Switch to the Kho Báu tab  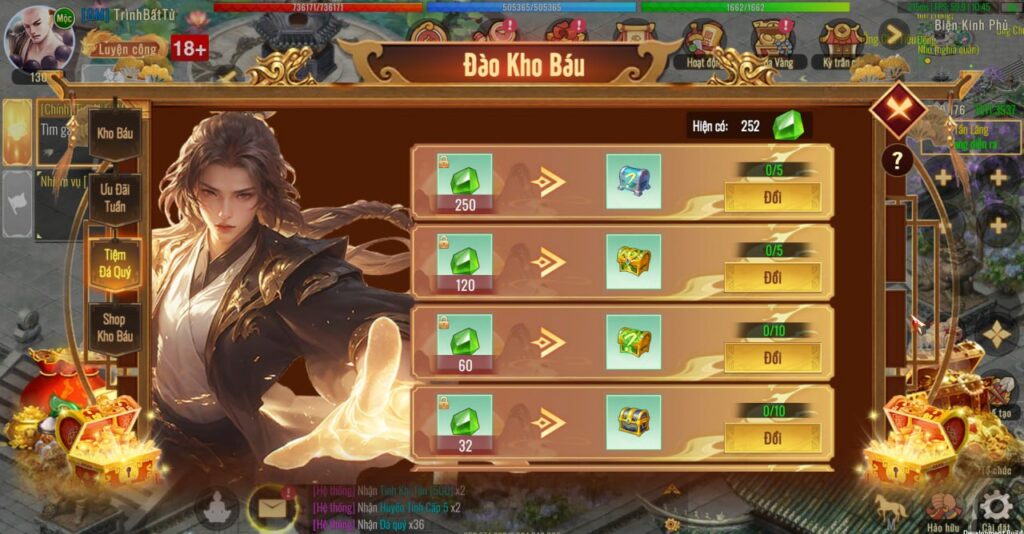[x=115, y=133]
